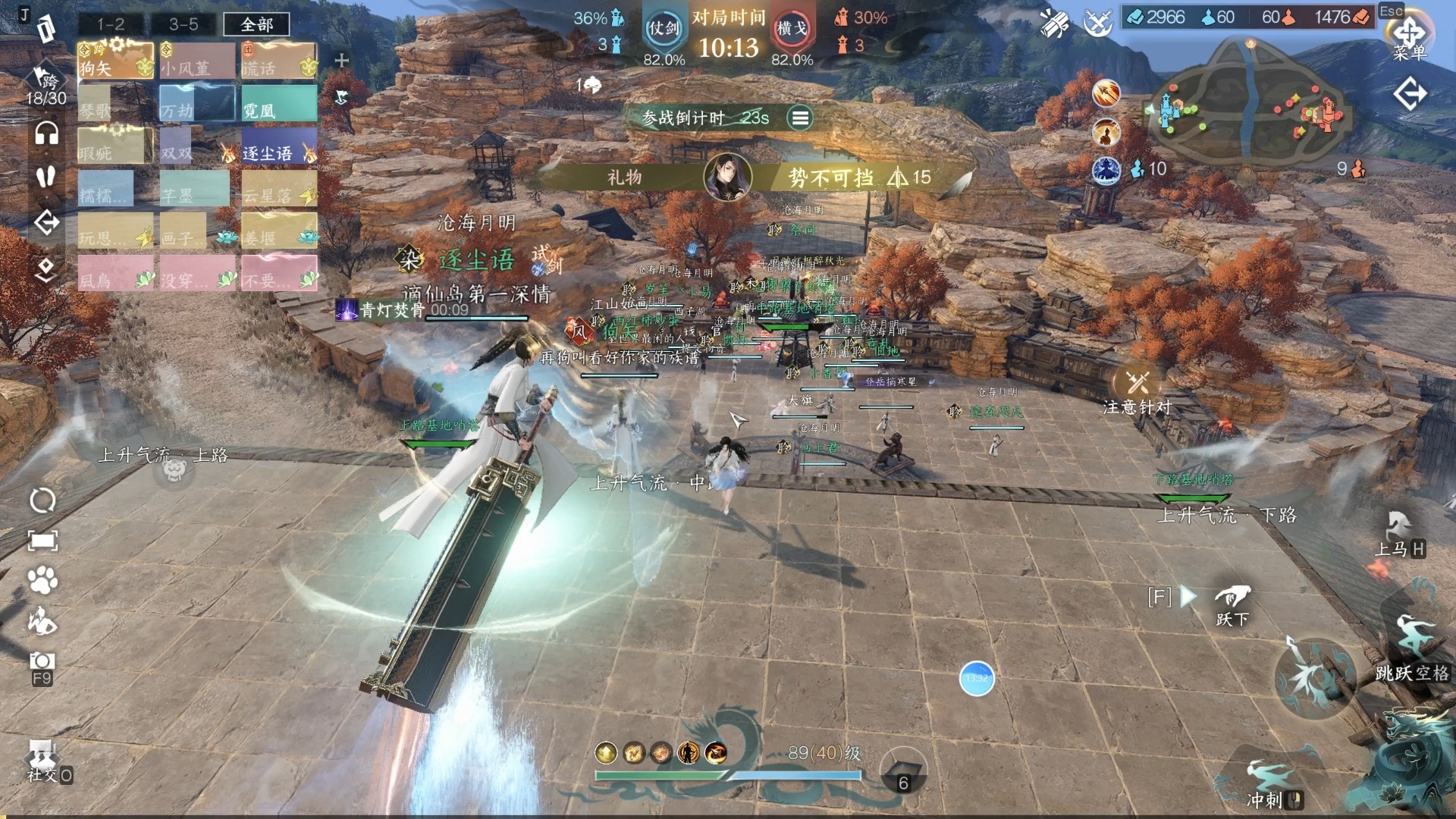
Task: Click the plus icon beside the team list
Action: 341,61
